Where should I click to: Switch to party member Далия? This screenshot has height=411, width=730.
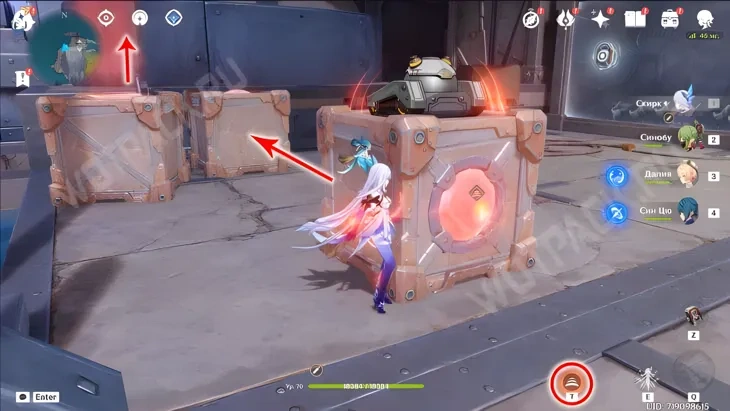click(686, 176)
